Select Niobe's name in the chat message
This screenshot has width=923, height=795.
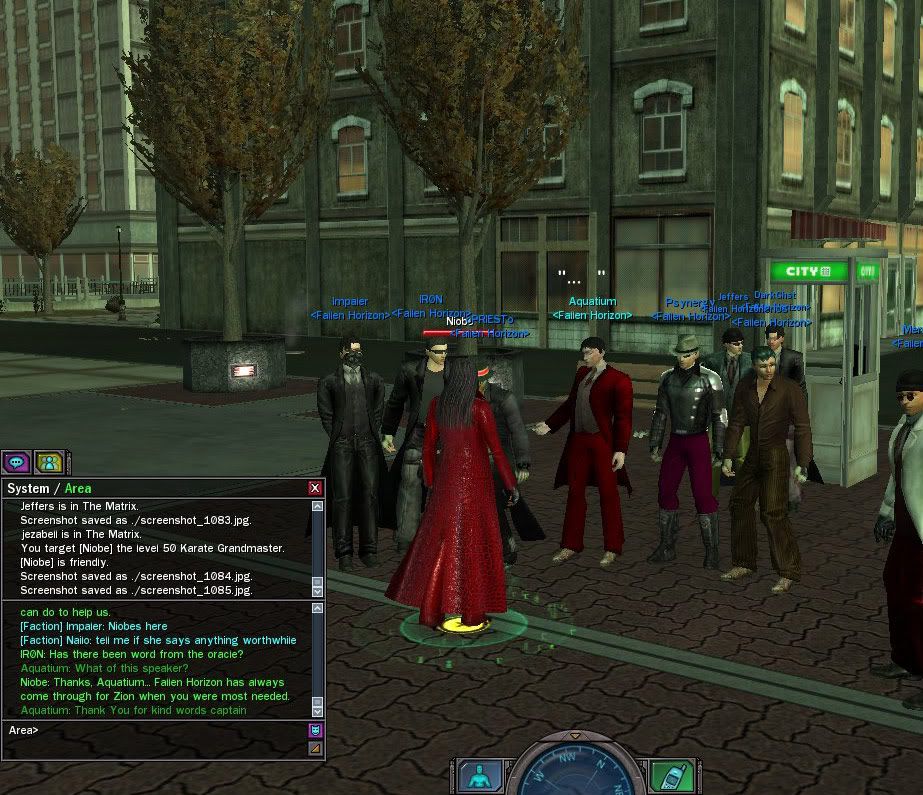pos(34,682)
